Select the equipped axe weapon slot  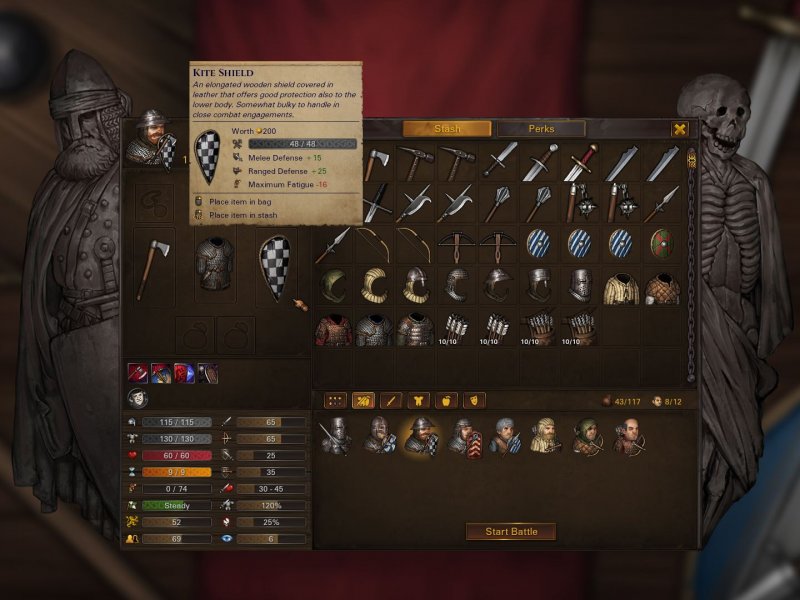(151, 267)
